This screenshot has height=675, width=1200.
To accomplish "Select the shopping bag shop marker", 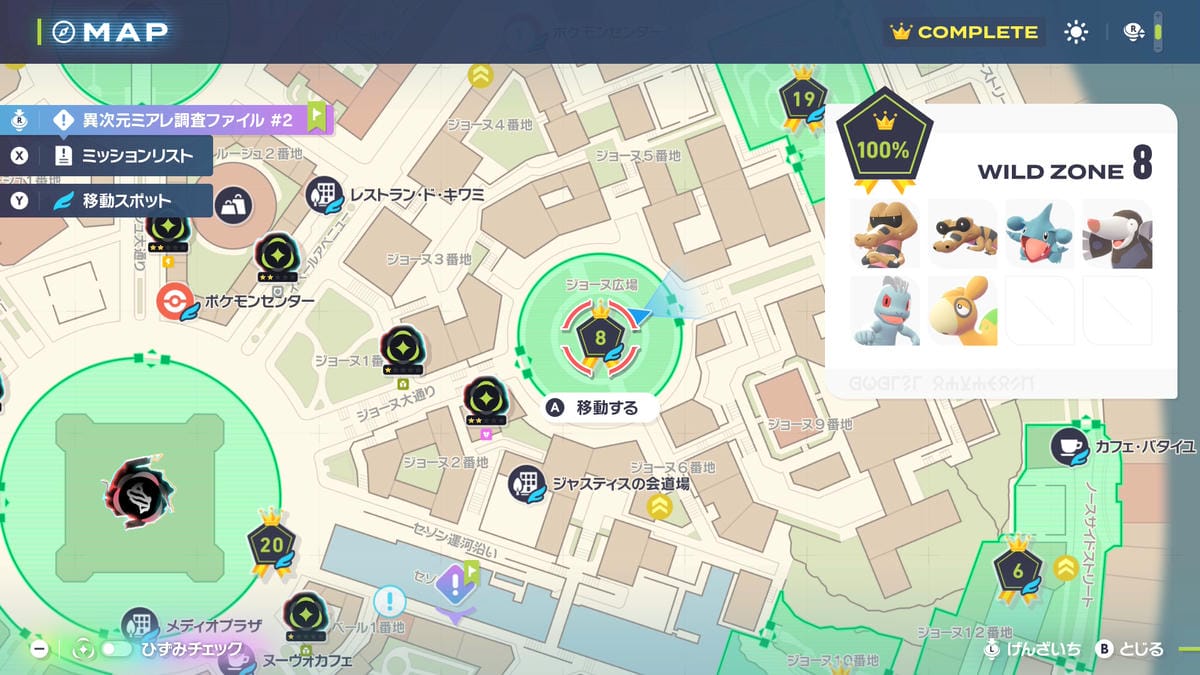I will (233, 206).
